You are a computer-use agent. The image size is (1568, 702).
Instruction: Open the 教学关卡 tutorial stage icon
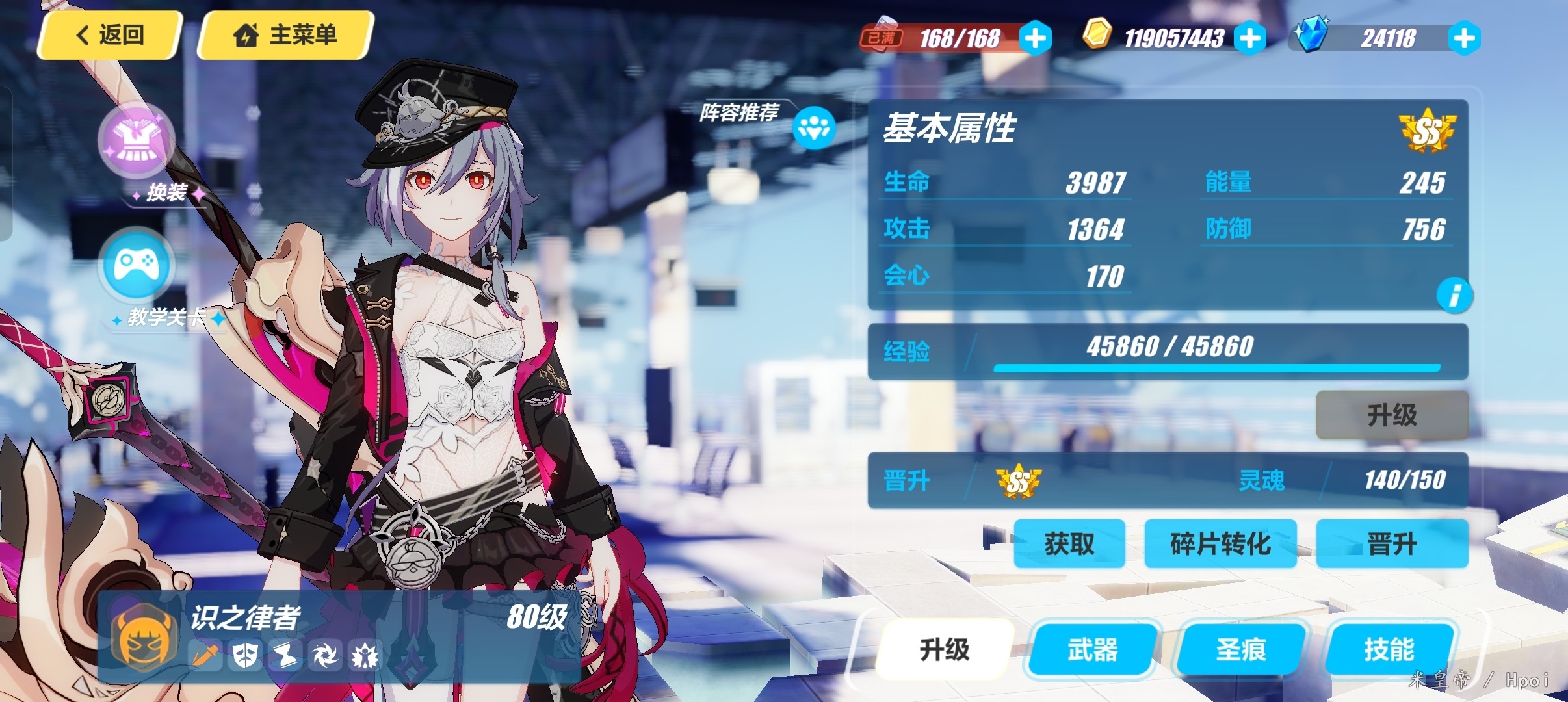[x=137, y=265]
